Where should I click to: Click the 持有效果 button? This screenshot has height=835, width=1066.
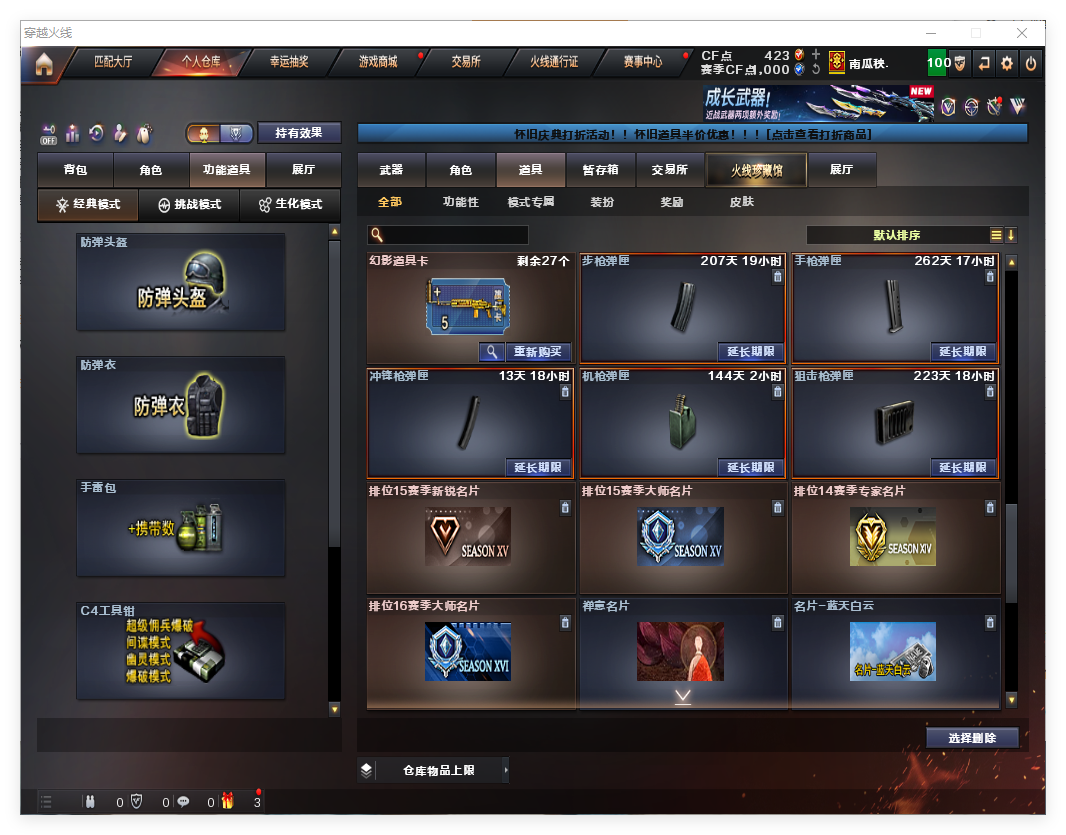coord(299,133)
